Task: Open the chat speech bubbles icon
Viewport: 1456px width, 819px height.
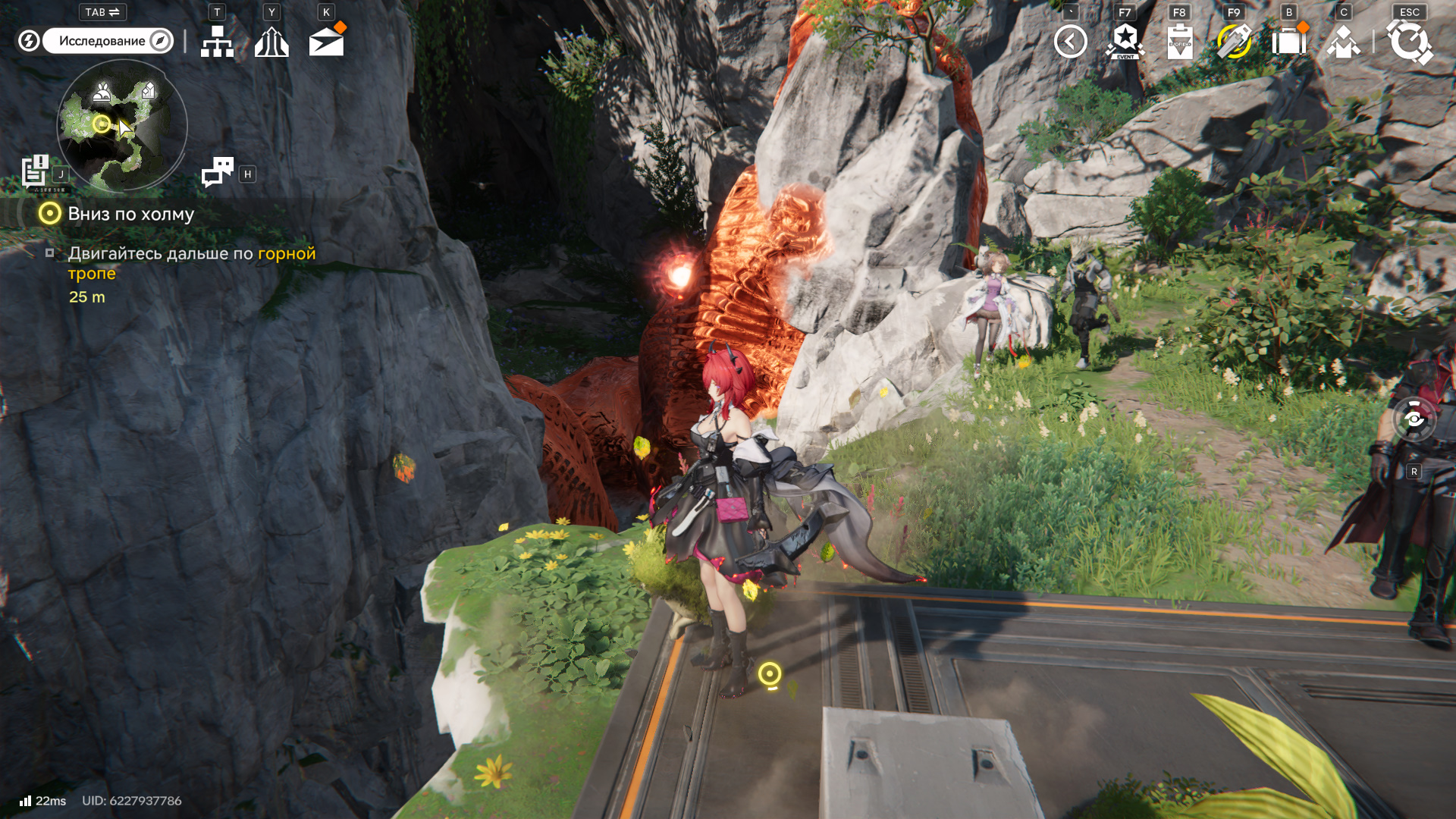Action: coord(218,172)
